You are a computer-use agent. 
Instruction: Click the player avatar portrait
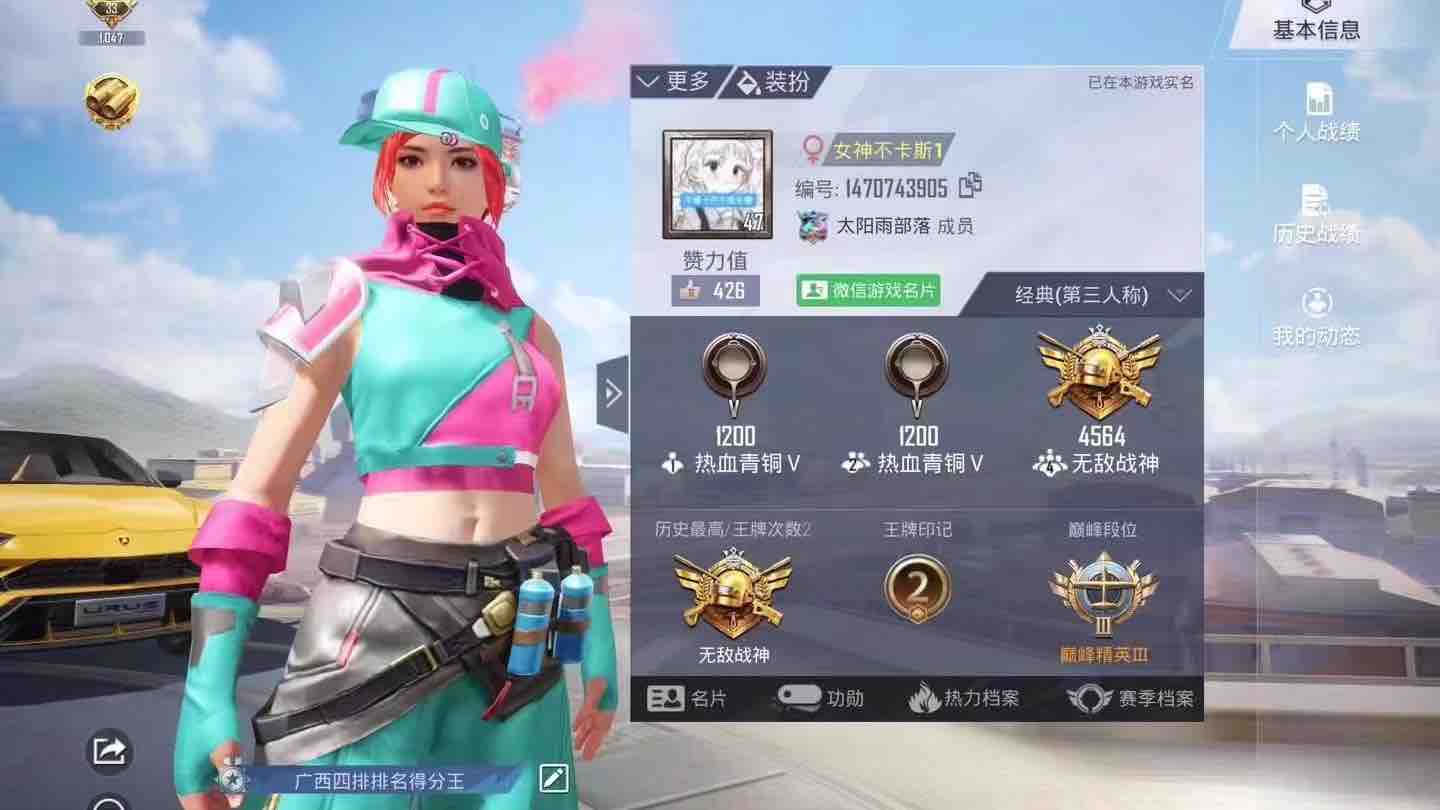point(717,184)
